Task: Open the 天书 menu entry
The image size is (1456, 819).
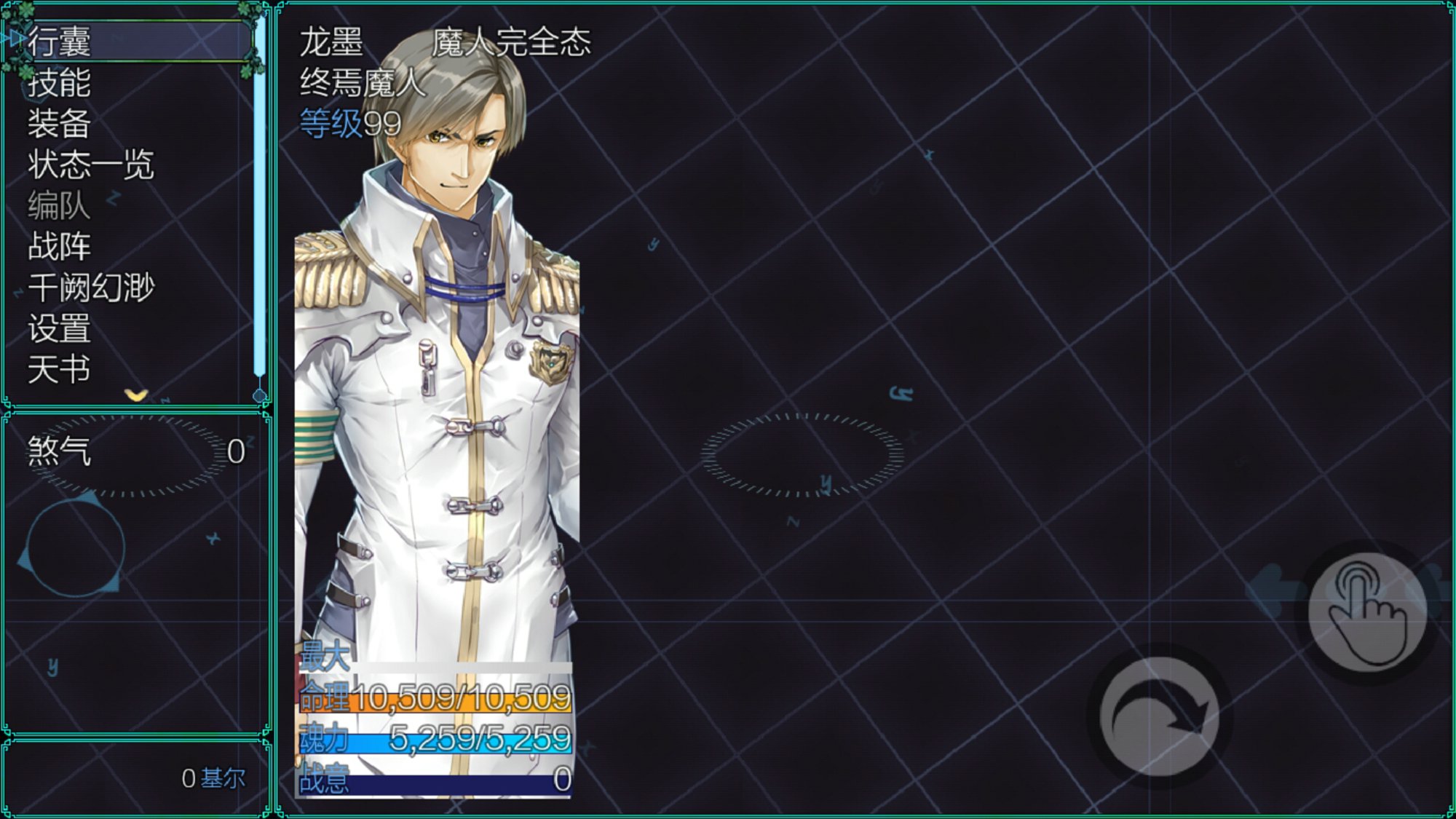Action: tap(60, 370)
